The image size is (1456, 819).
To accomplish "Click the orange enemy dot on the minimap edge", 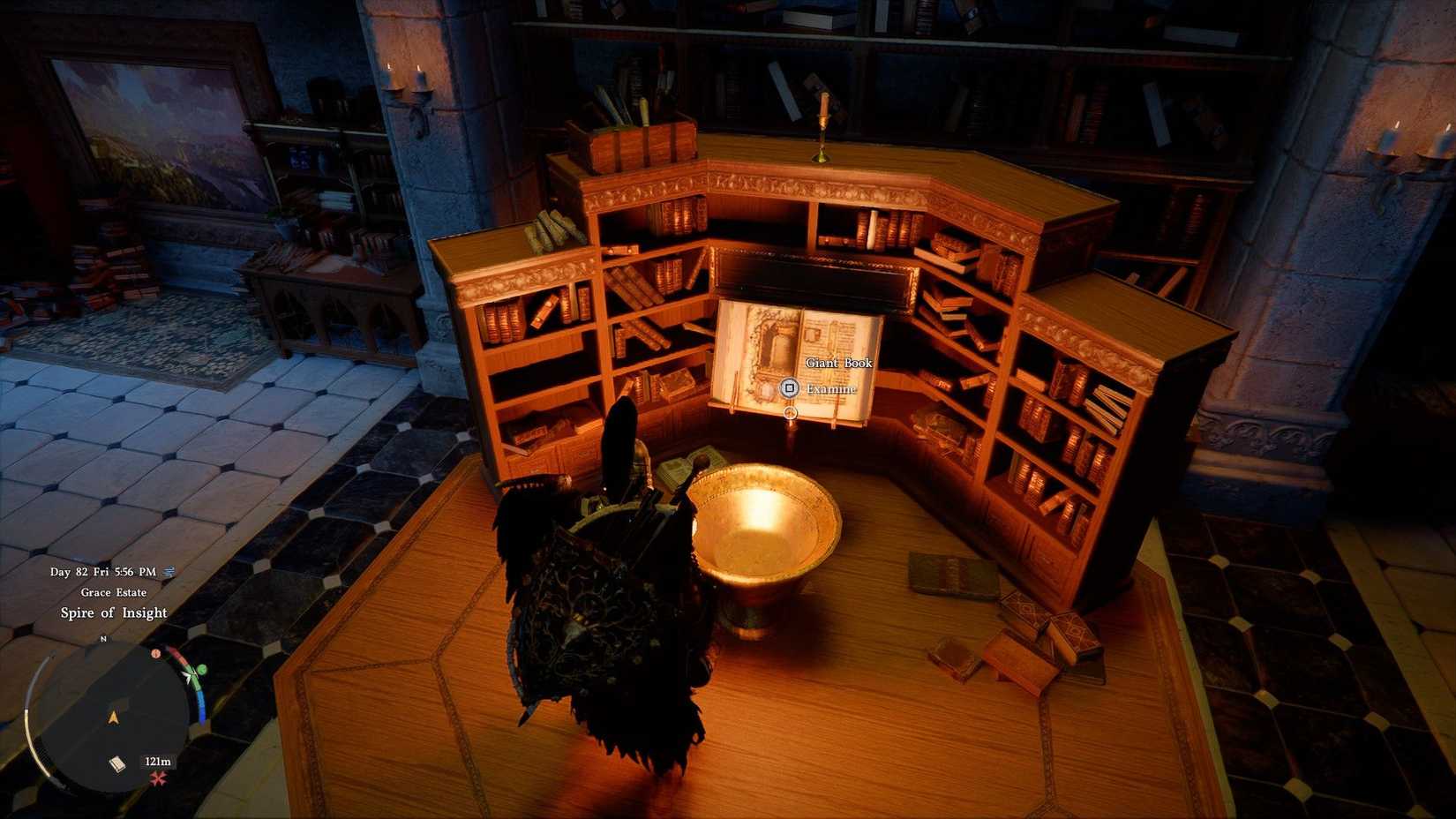I will pyautogui.click(x=156, y=653).
